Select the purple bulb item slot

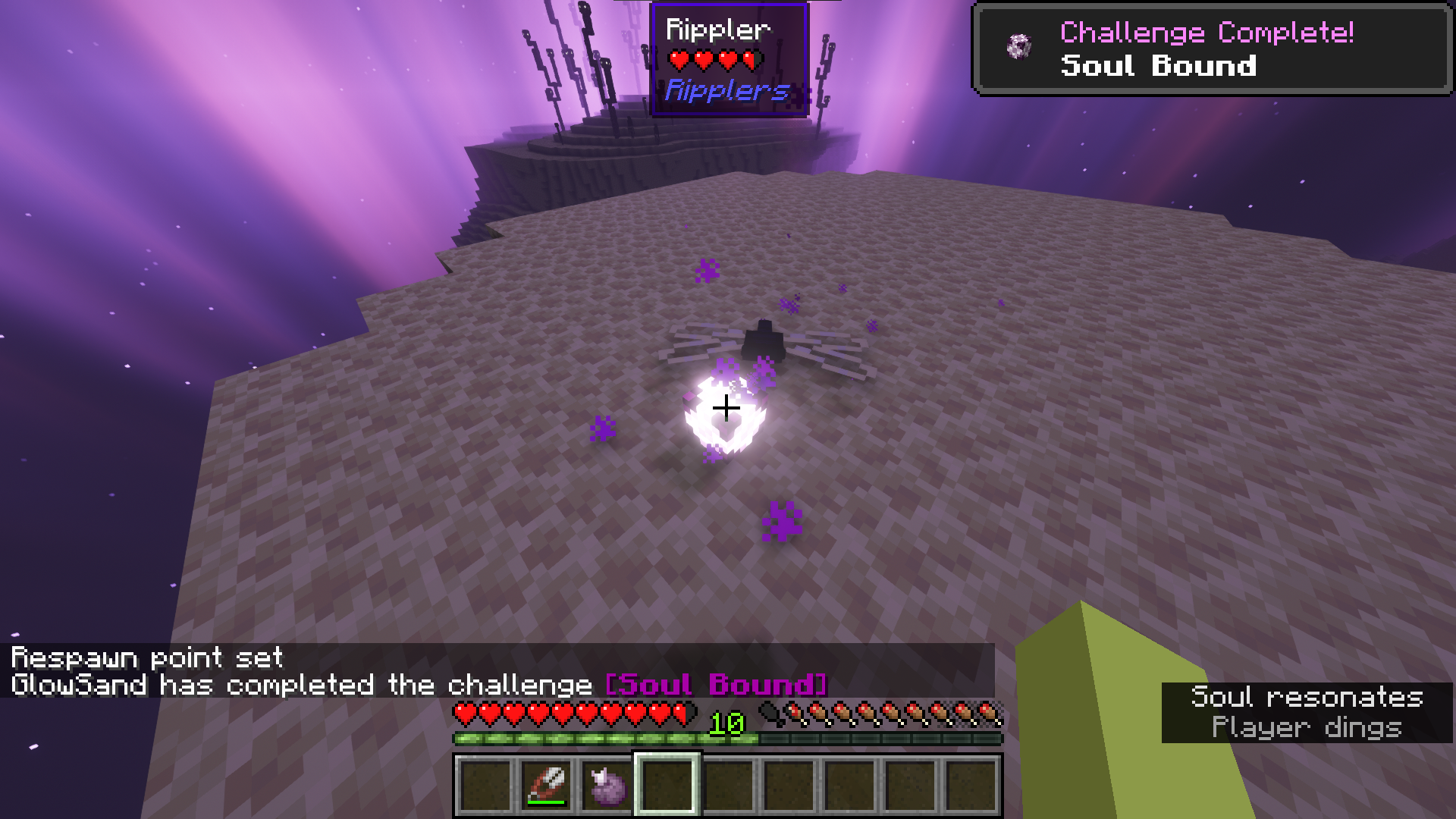pos(607,785)
